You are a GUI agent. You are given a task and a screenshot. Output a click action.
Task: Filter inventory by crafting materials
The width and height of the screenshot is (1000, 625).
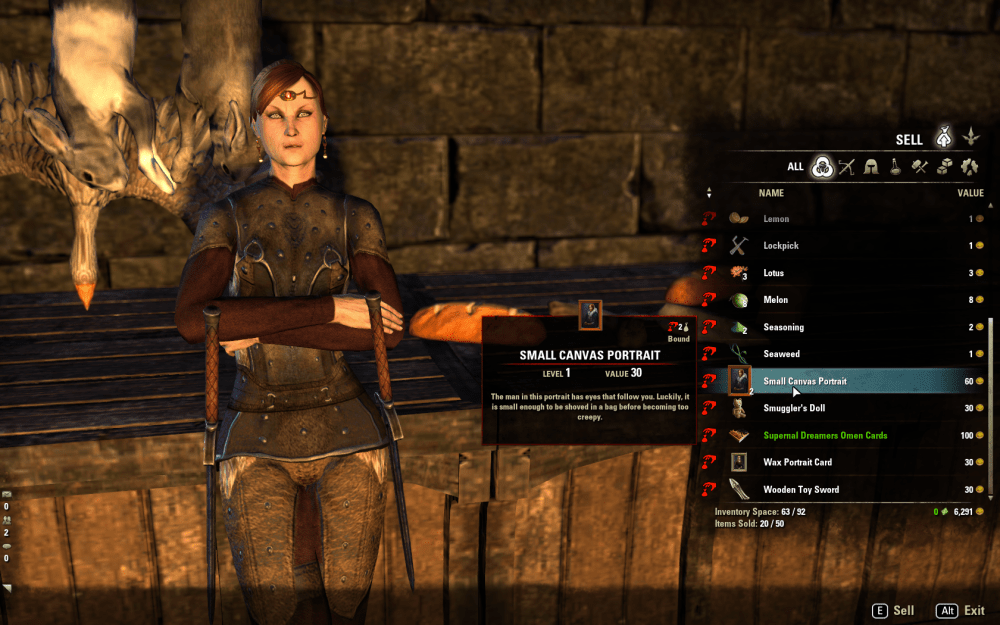[x=920, y=167]
